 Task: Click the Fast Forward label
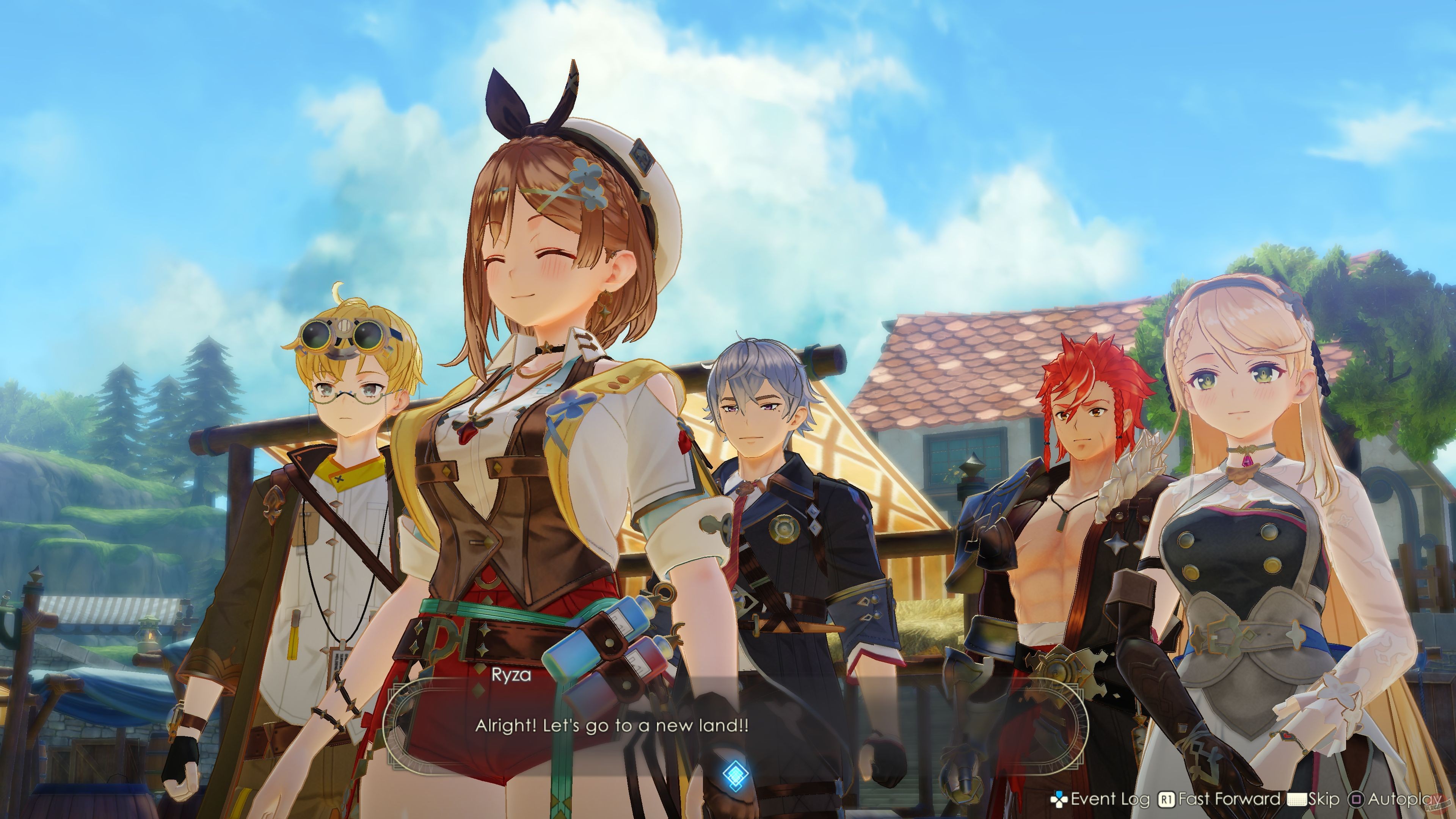pyautogui.click(x=1229, y=799)
